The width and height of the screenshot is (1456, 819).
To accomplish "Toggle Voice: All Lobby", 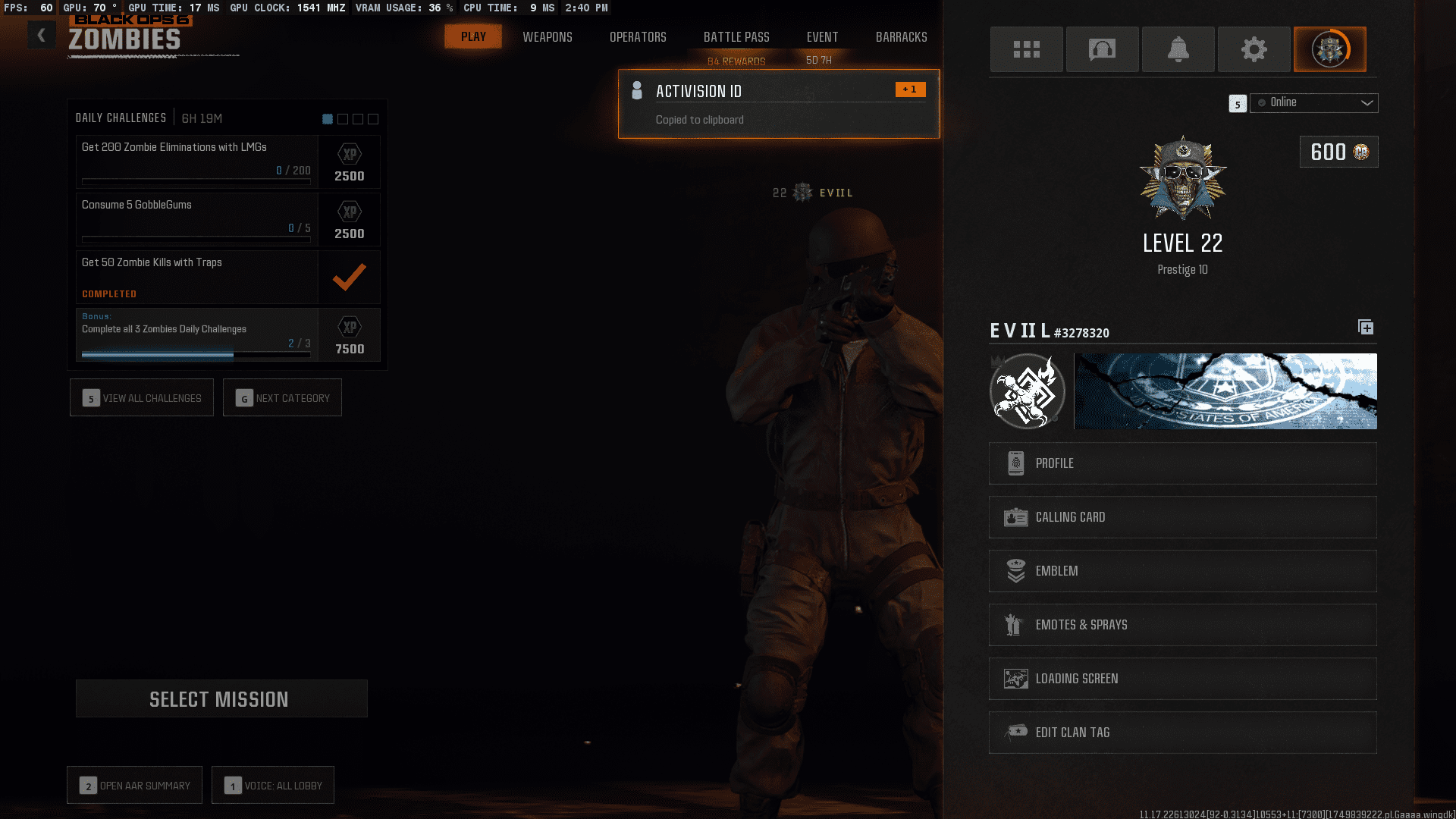I will click(x=272, y=785).
